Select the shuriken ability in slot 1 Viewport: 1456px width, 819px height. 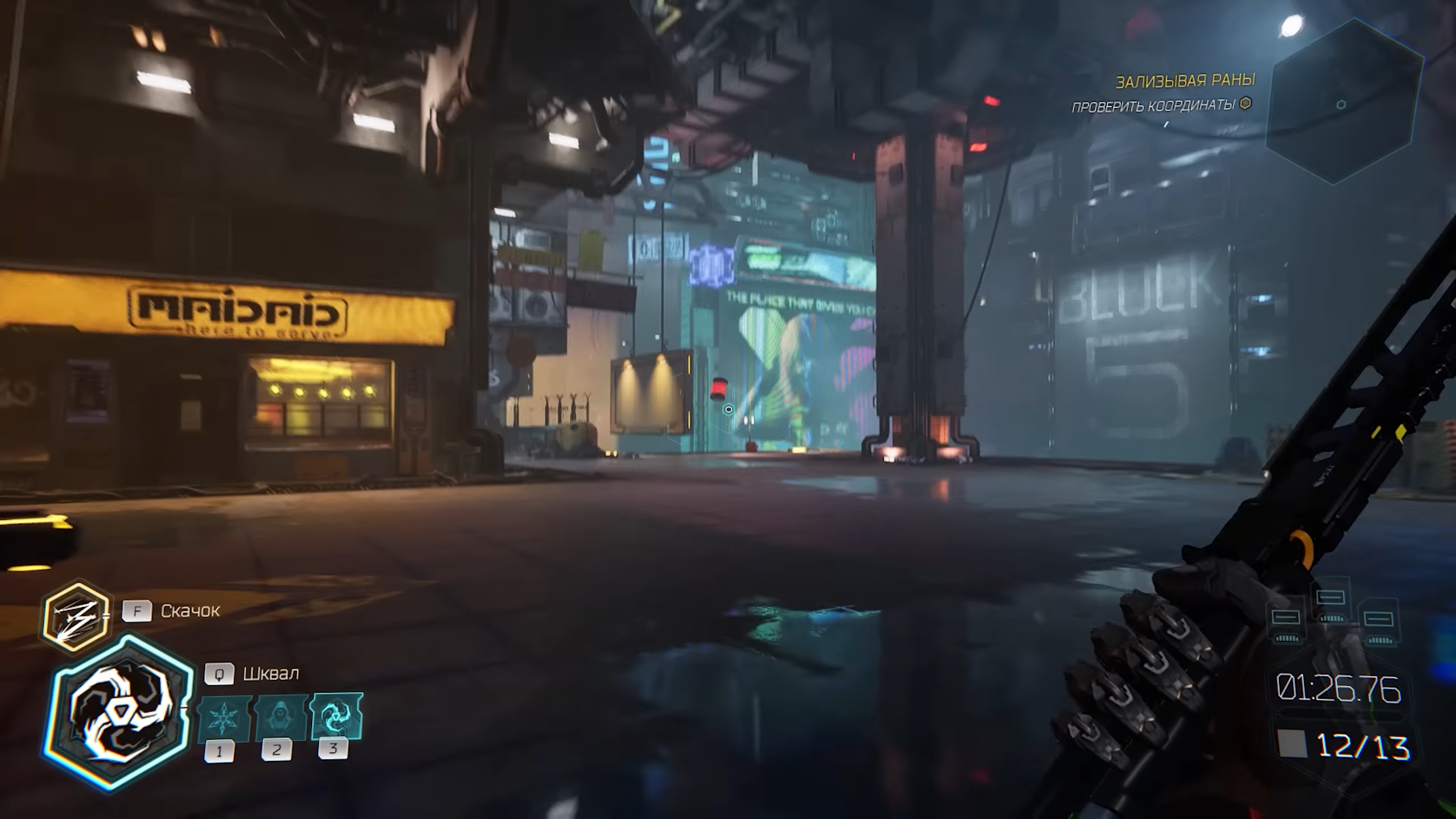[222, 718]
